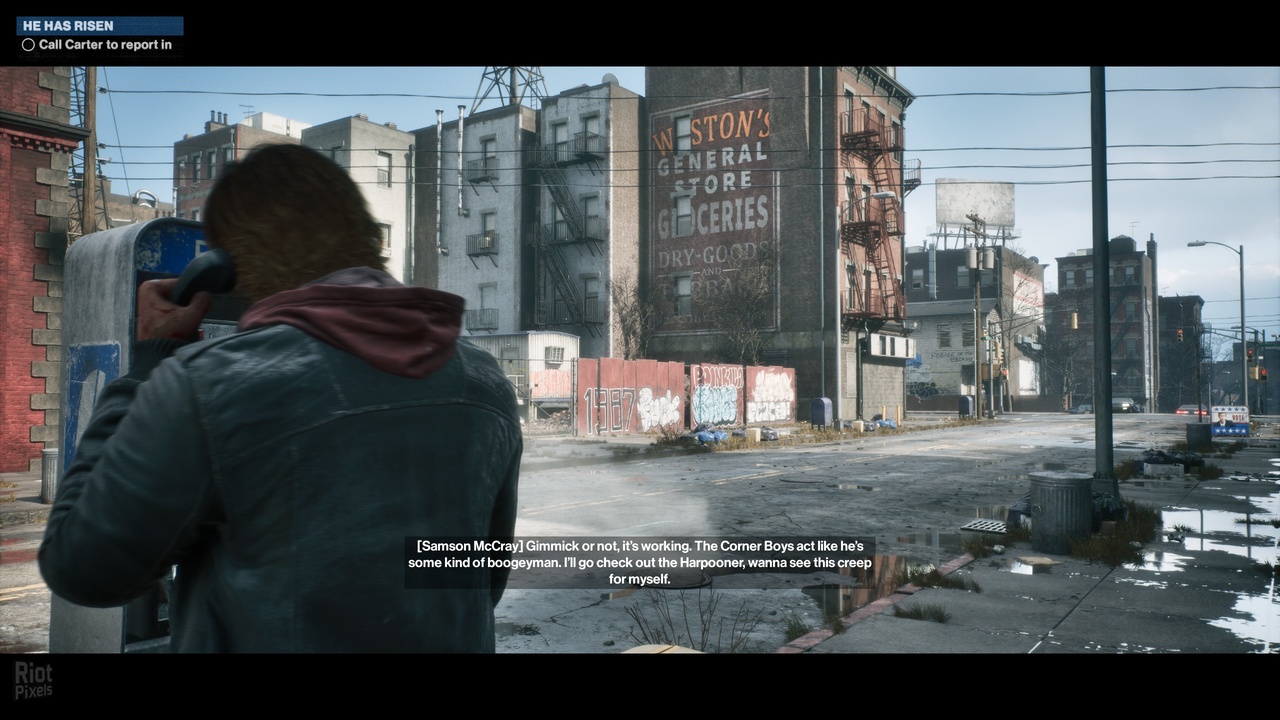
Task: Select the 'He Has Risen' quest title
Action: tap(66, 25)
